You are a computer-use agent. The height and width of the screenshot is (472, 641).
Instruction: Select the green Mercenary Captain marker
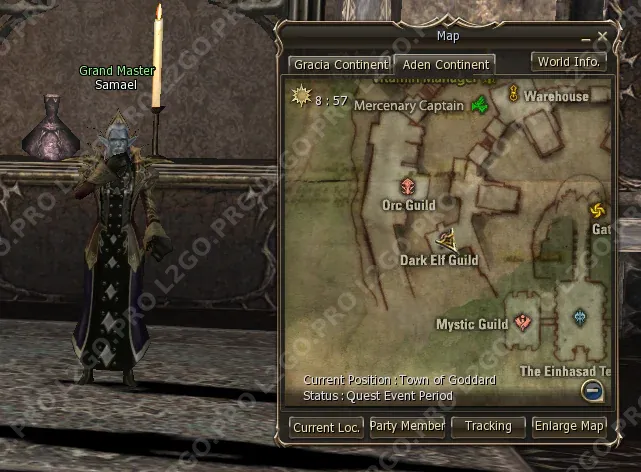click(480, 105)
